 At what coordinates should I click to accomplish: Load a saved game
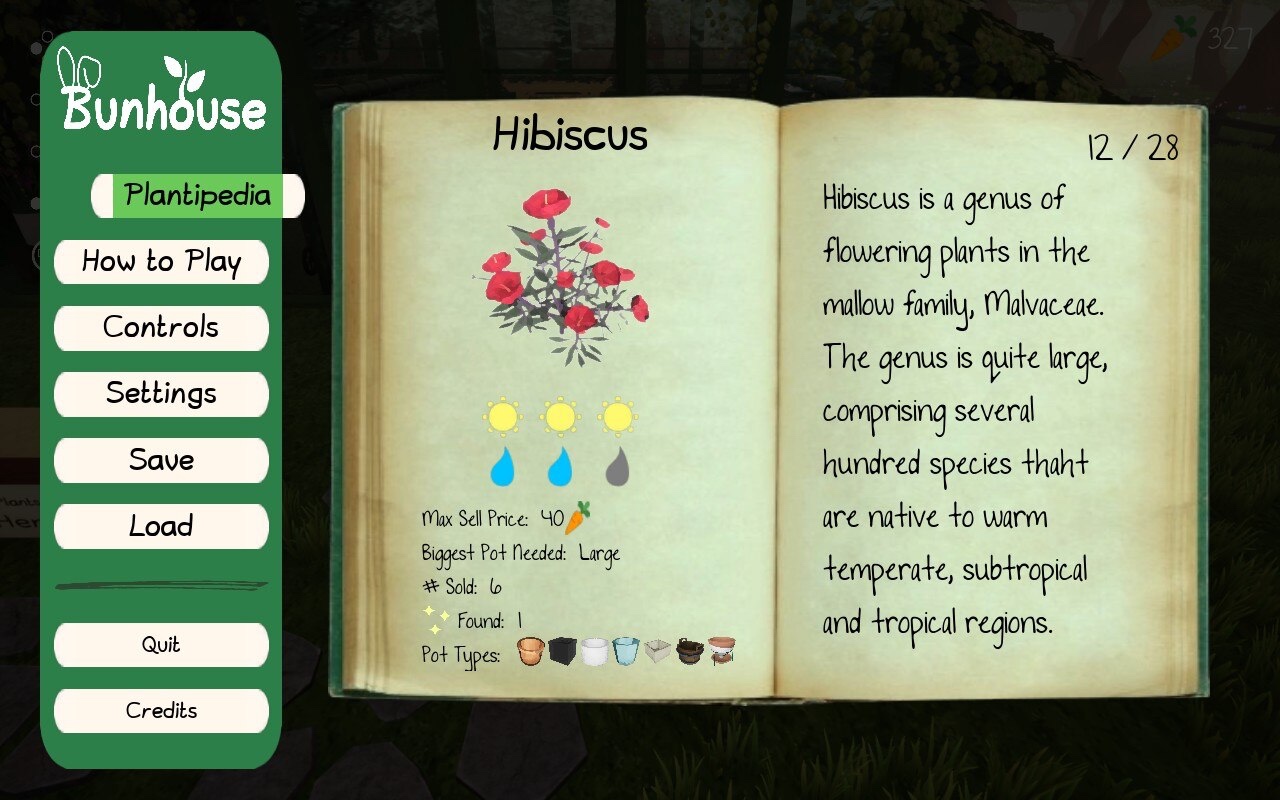click(x=161, y=526)
